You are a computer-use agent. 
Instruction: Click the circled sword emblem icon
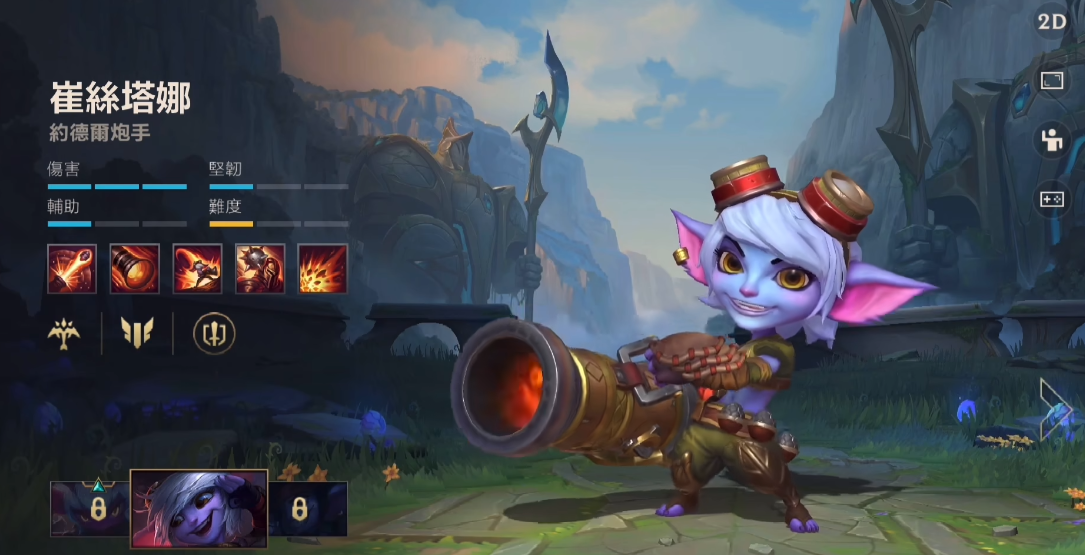212,333
